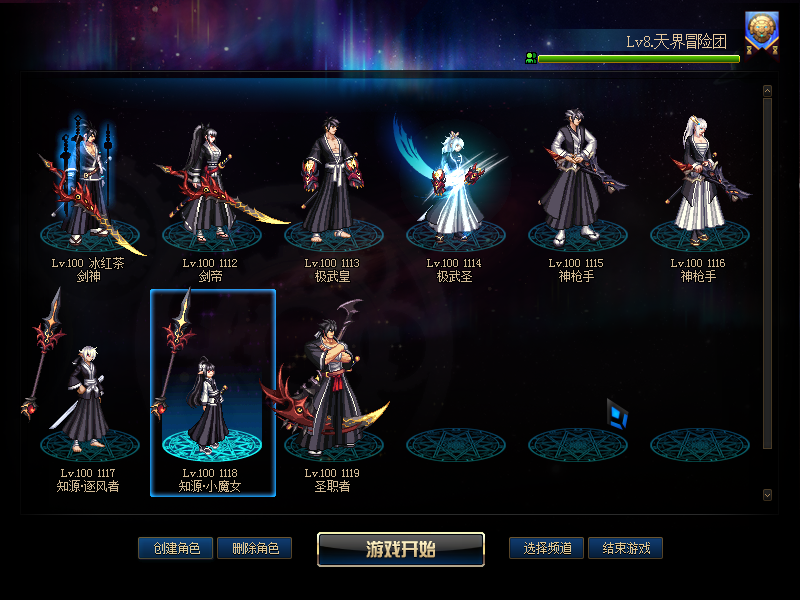Pick the 1114 极武圣 character
Viewport: 800px width, 600px height.
(455, 190)
